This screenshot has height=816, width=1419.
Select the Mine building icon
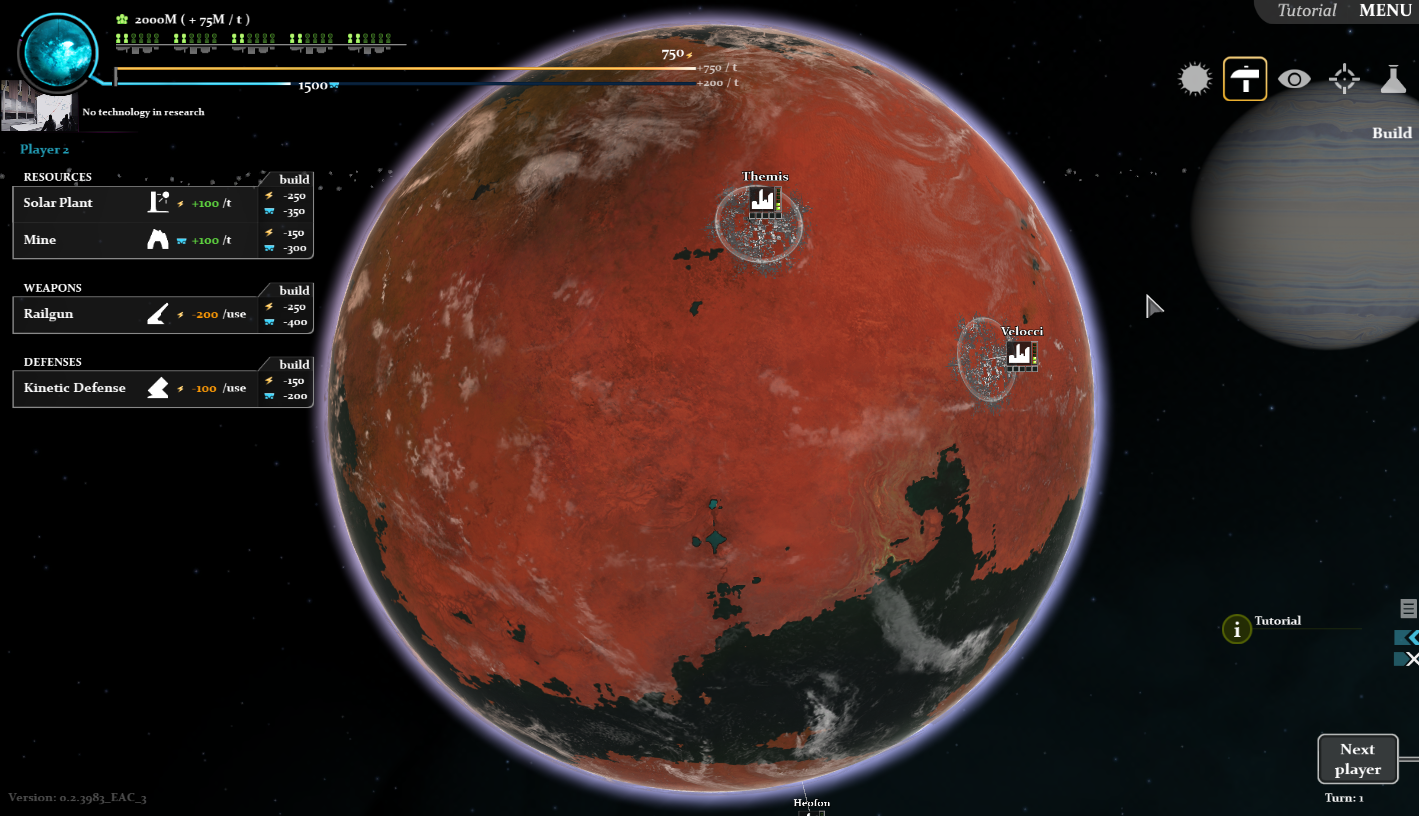coord(157,240)
